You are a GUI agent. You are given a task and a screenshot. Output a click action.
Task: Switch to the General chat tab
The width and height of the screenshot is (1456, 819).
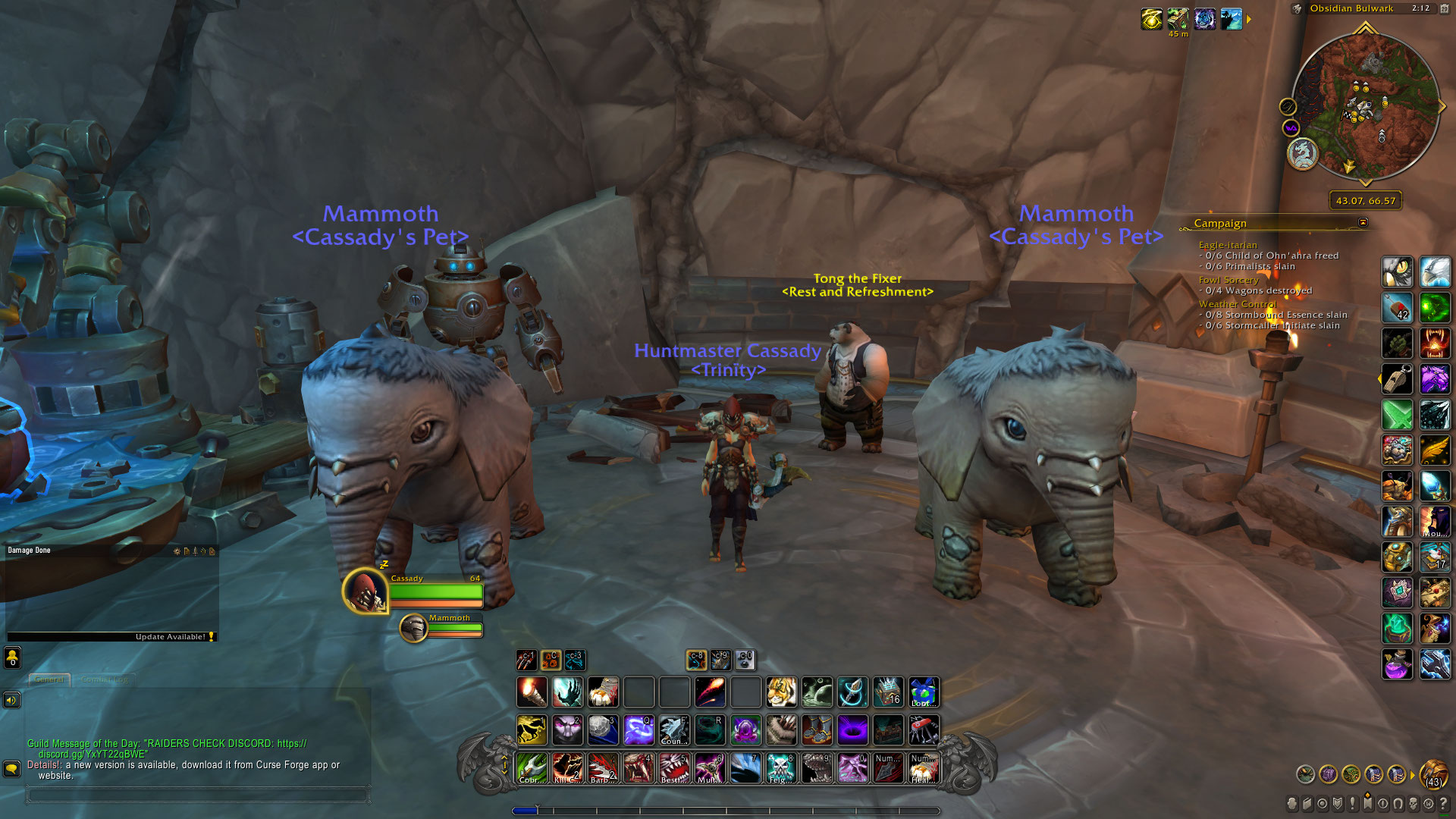click(49, 679)
